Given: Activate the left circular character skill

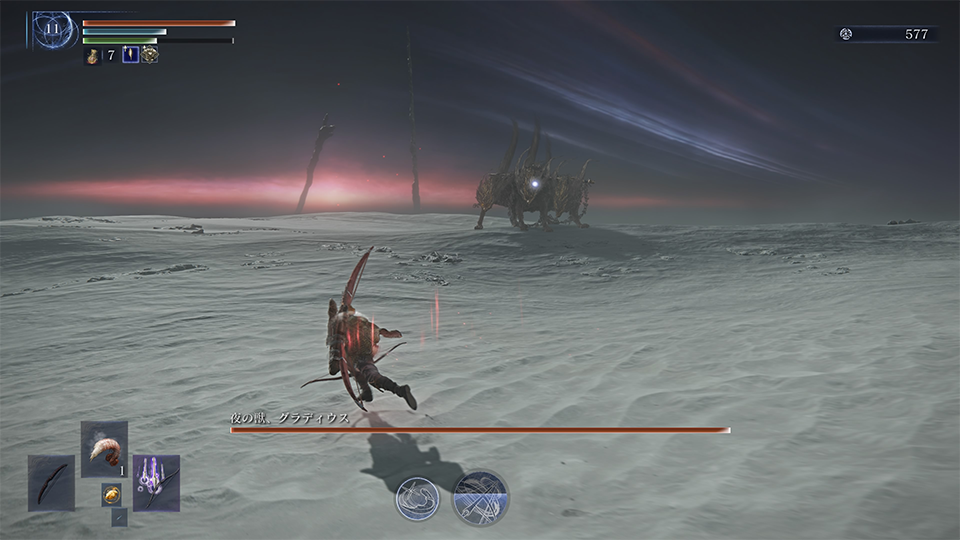Looking at the screenshot, I should tap(417, 497).
